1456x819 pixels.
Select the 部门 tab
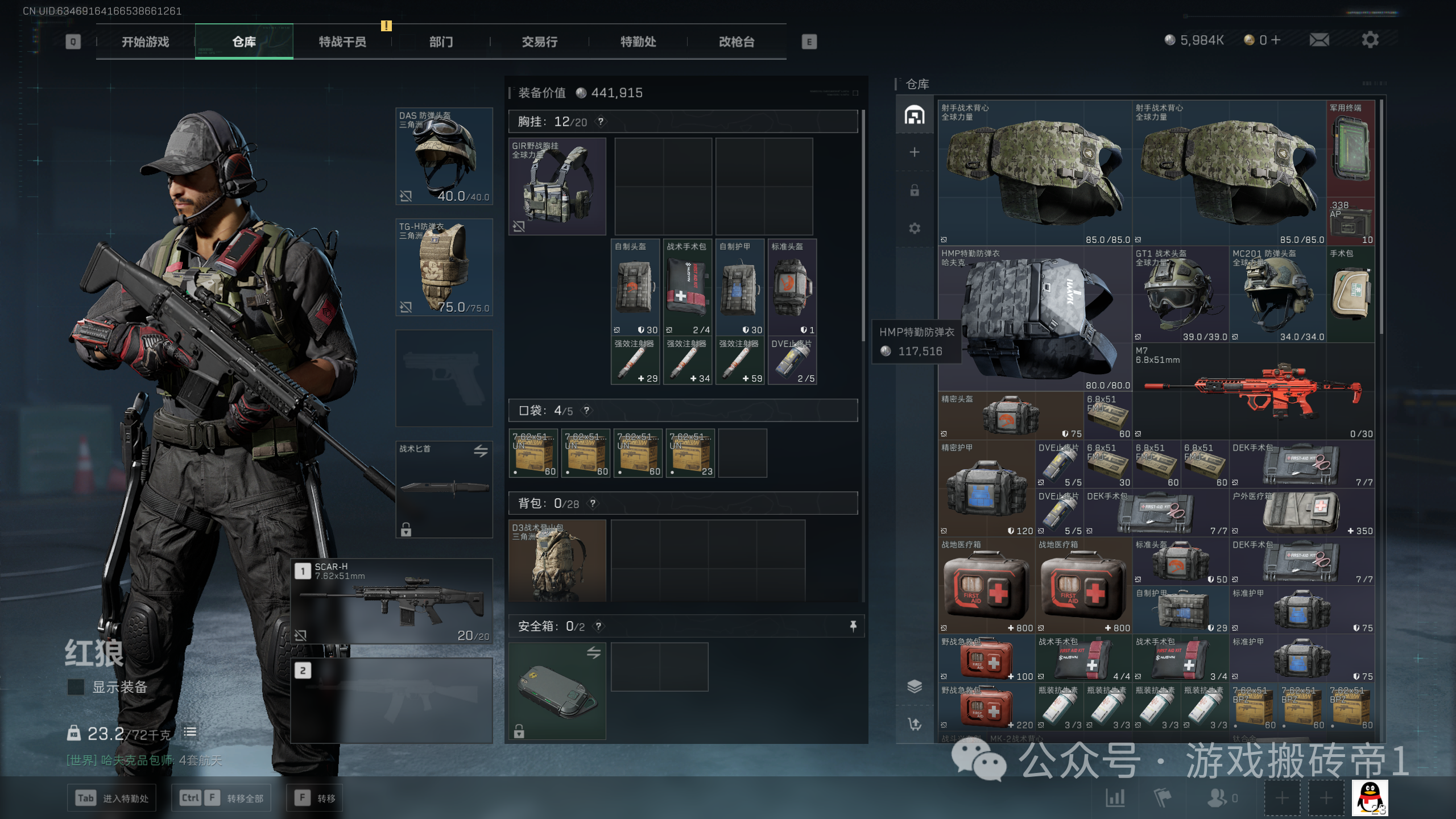441,42
